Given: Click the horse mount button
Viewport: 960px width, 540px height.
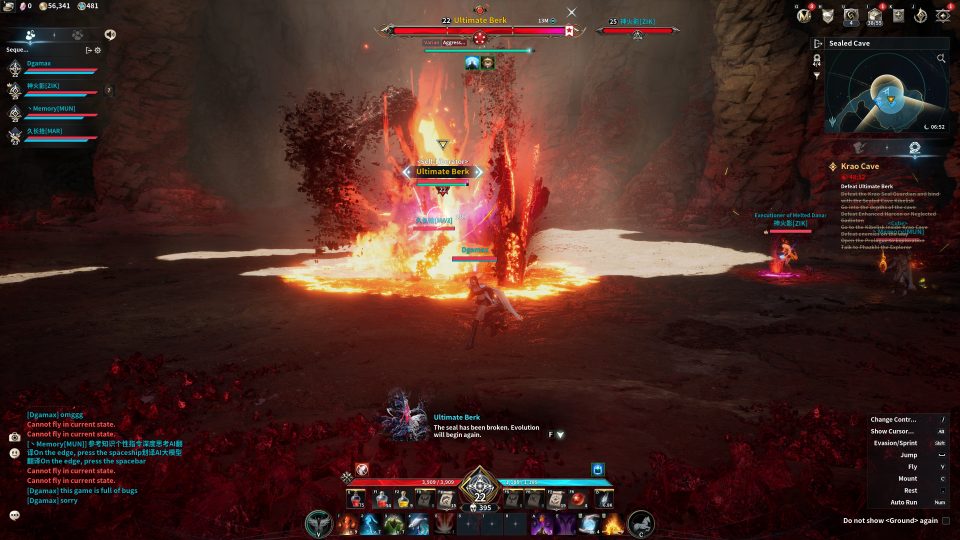Looking at the screenshot, I should (640, 523).
